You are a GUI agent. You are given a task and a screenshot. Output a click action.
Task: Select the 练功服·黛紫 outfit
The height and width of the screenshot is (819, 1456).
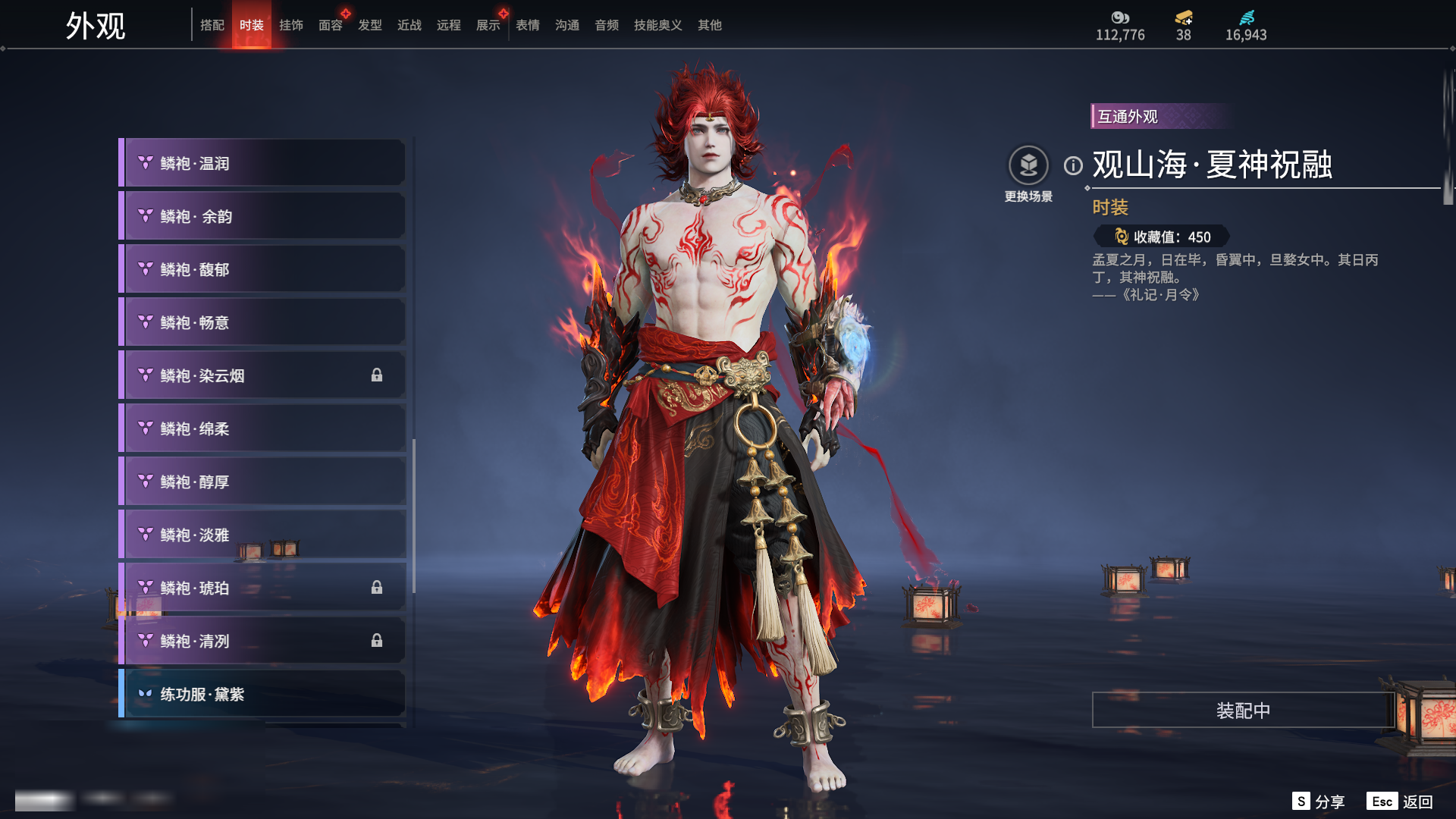tap(262, 694)
